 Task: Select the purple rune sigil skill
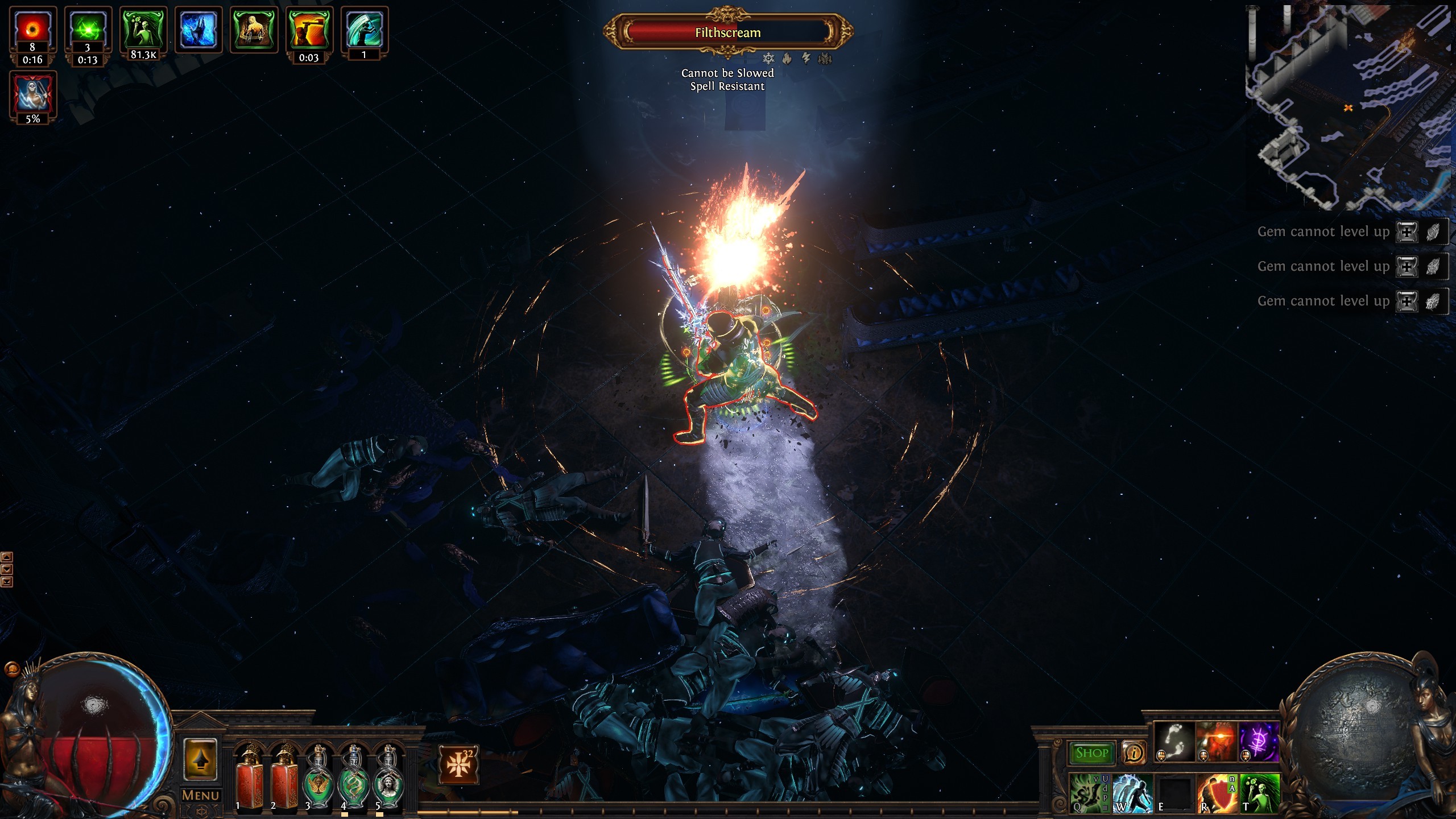coord(1259,742)
